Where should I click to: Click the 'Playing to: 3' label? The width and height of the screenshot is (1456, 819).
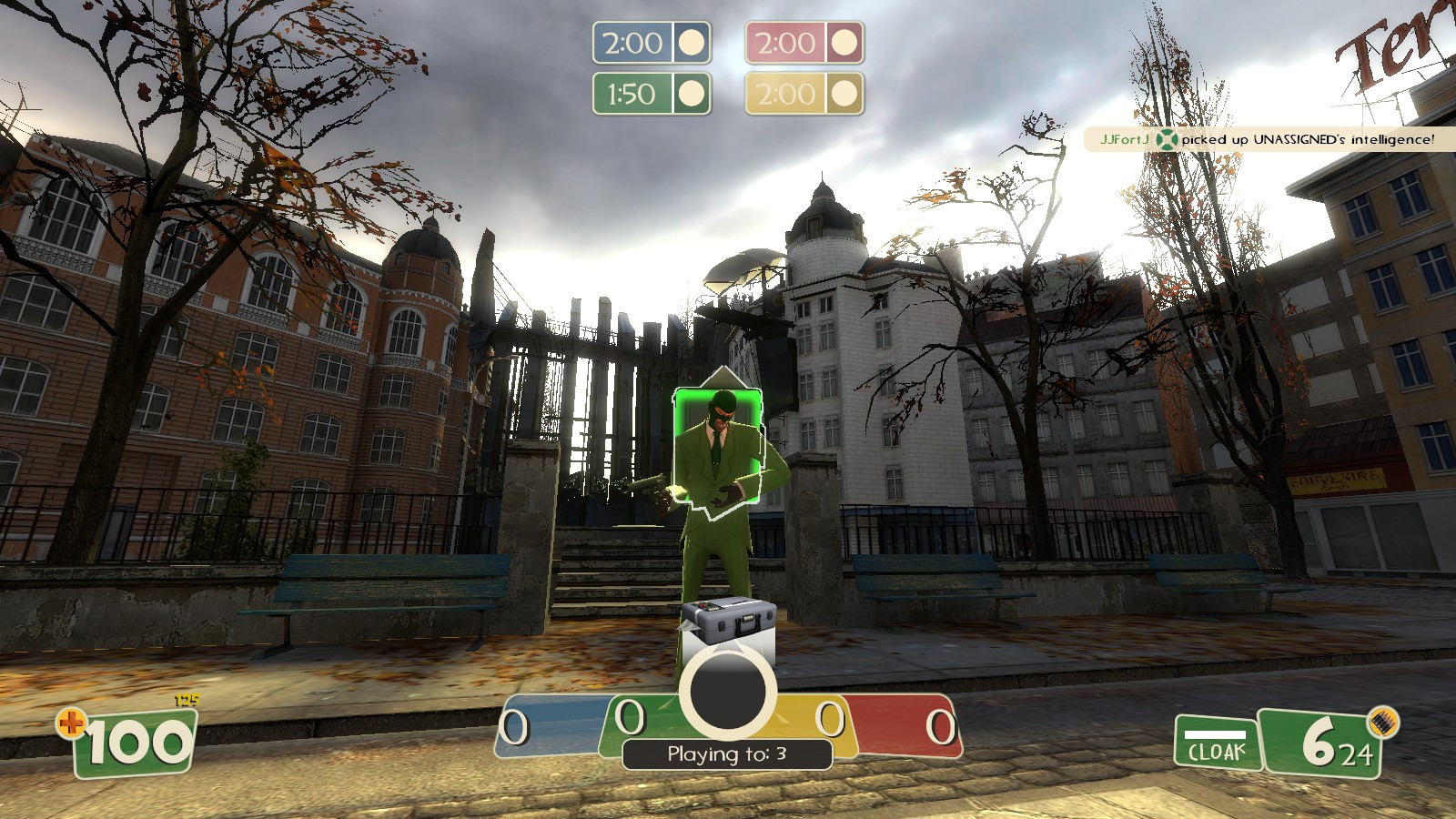coord(728,752)
